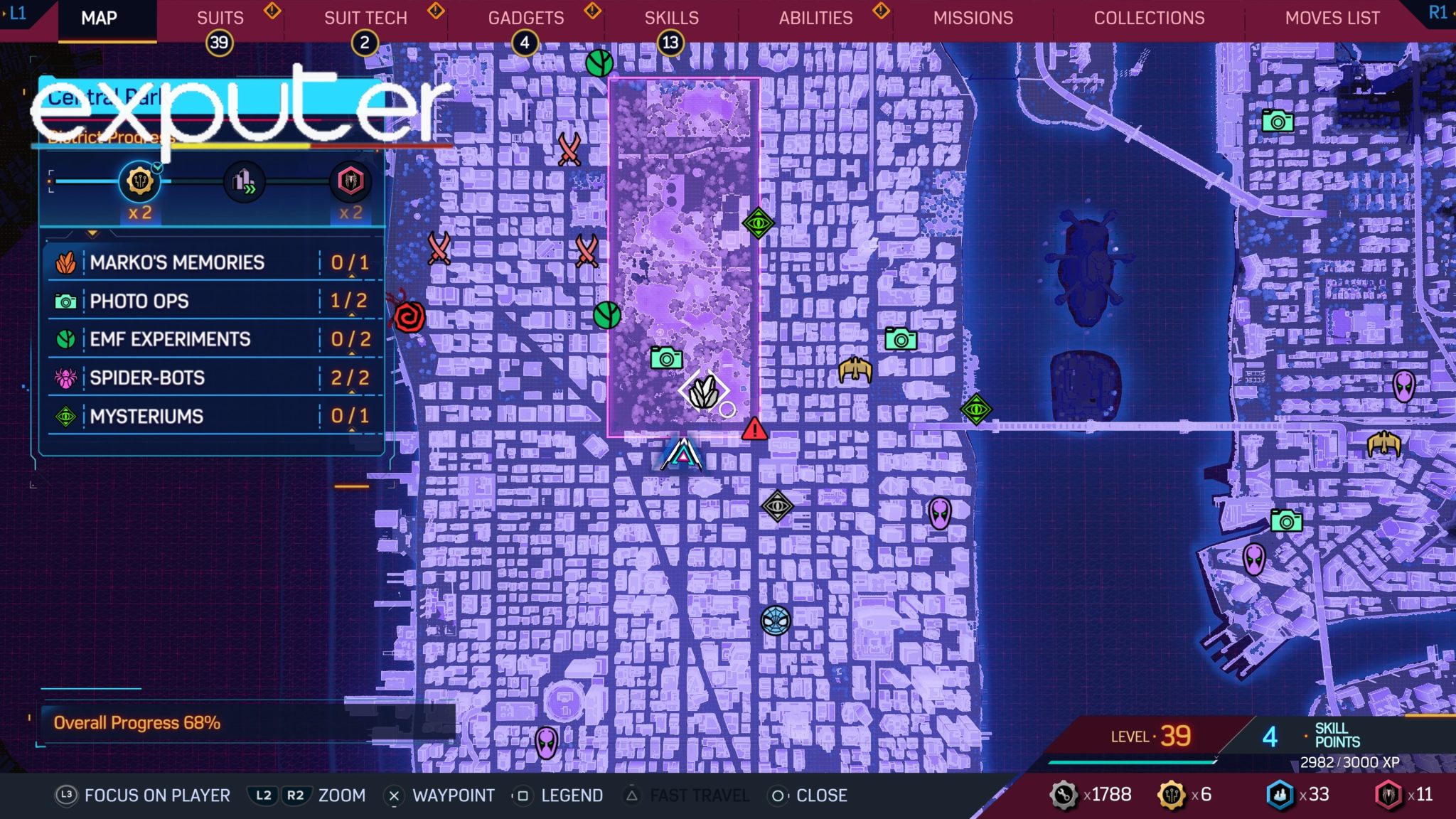Image resolution: width=1456 pixels, height=819 pixels.
Task: Select the Photo Op camera icon inside Central Park
Action: point(665,359)
